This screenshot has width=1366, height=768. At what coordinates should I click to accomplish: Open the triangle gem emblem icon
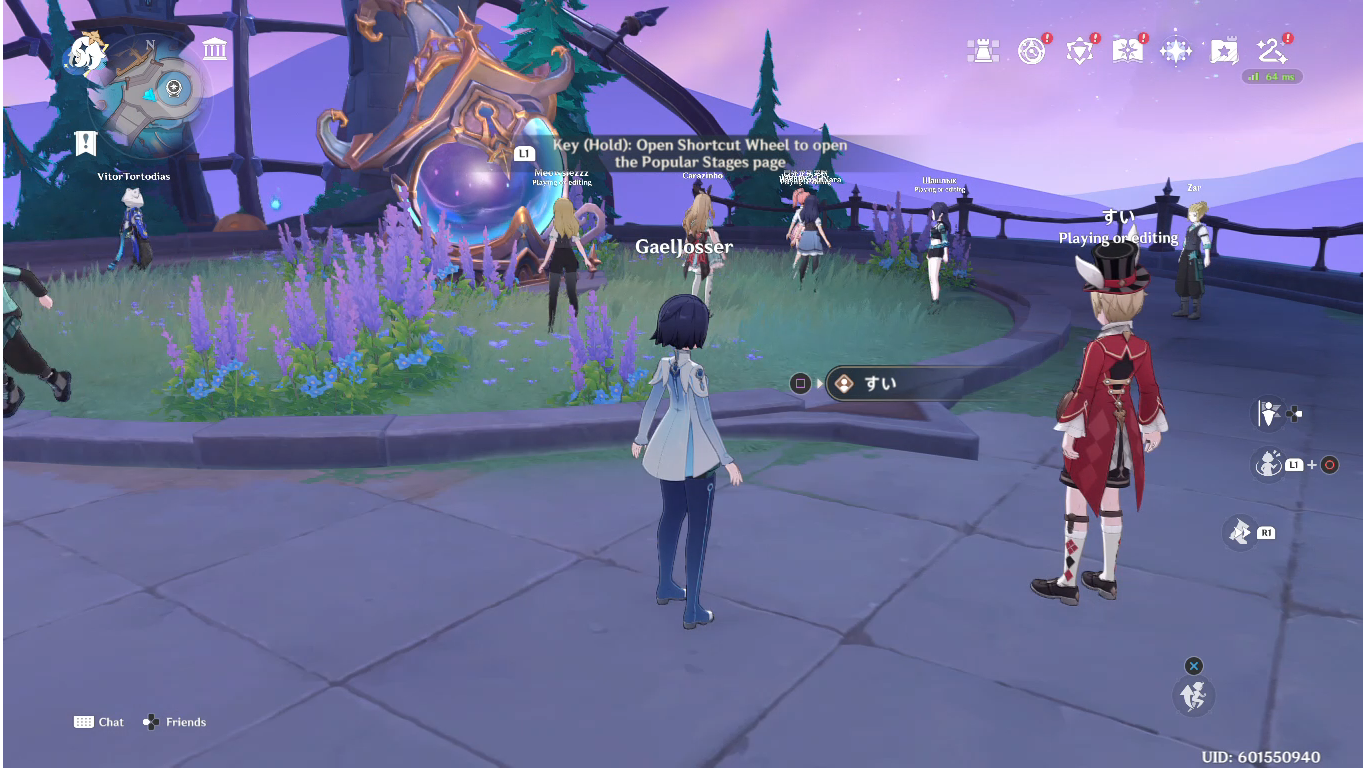(1079, 51)
